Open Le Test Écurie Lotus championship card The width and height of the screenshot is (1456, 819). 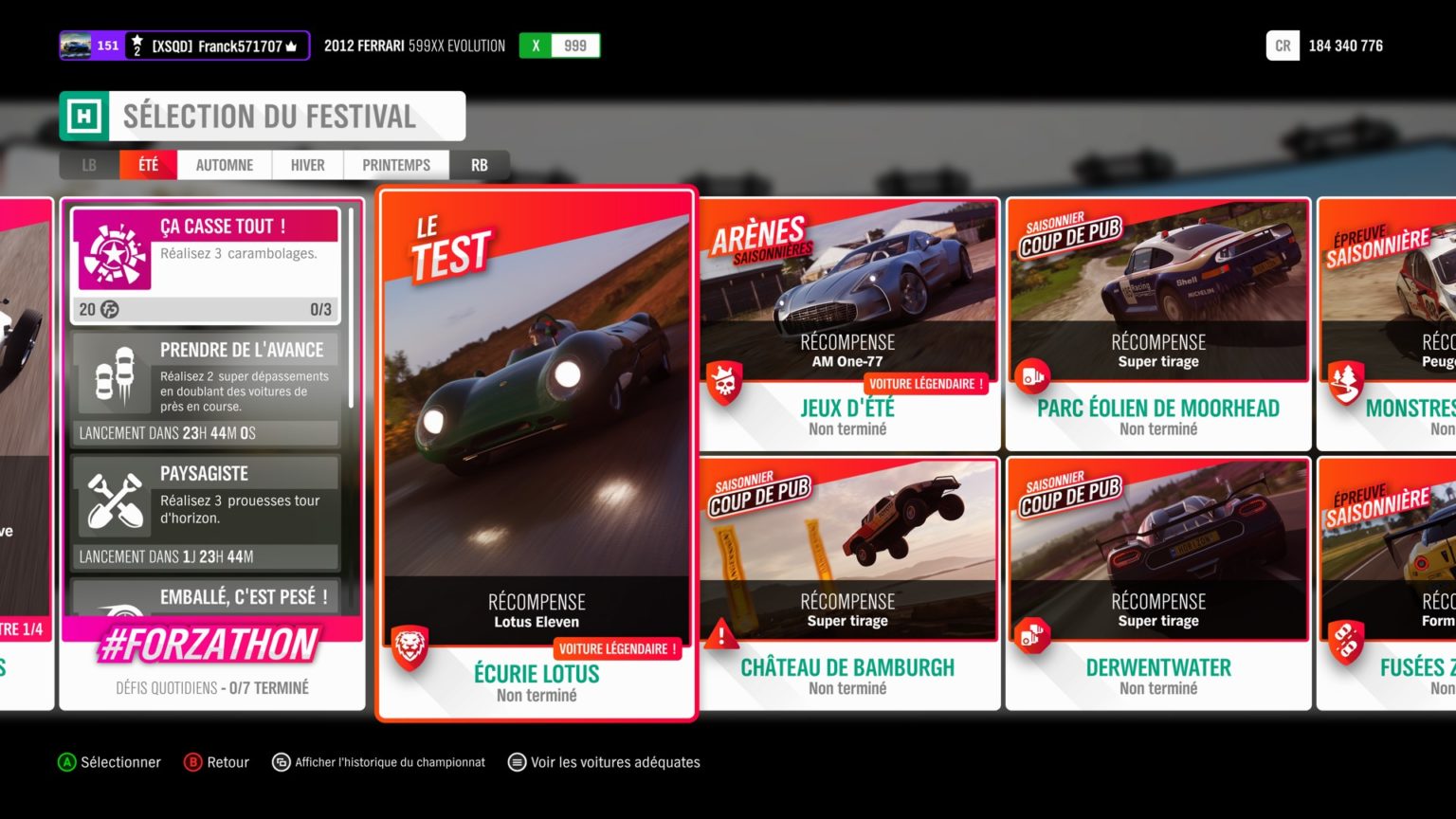click(x=537, y=453)
